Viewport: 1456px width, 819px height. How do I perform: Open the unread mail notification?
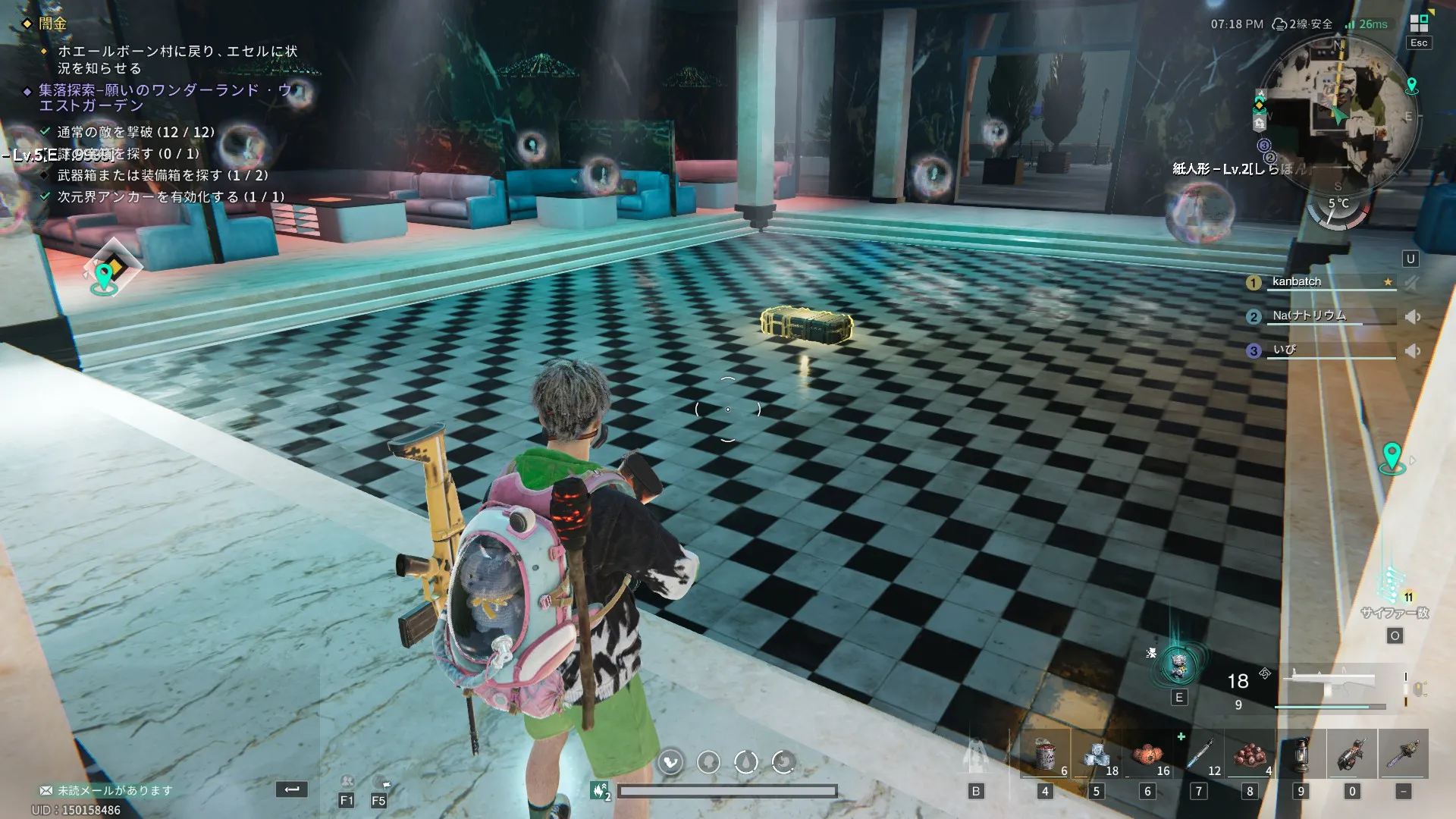(106, 790)
